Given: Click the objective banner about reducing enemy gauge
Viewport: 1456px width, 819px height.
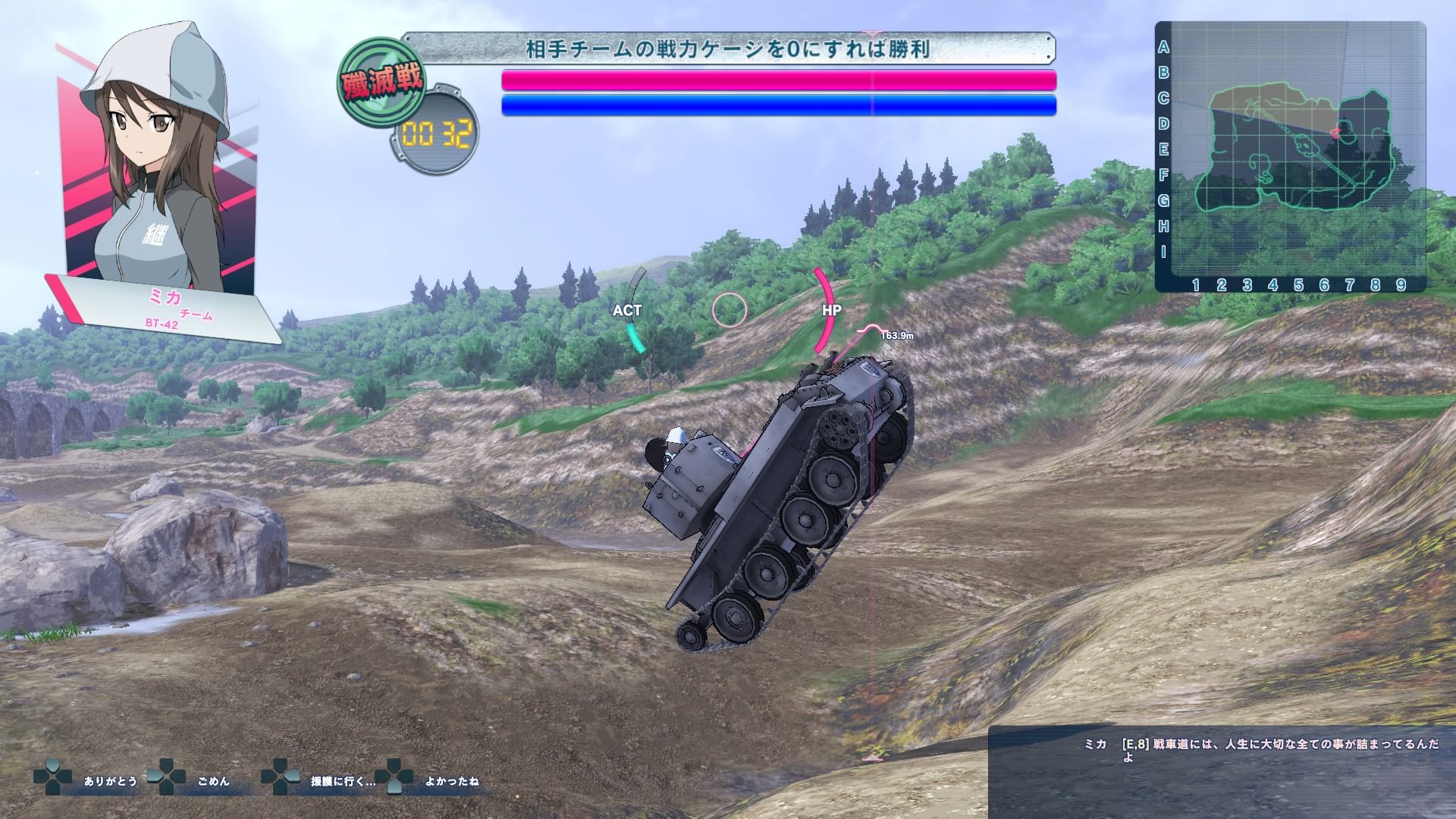Looking at the screenshot, I should pos(729,49).
